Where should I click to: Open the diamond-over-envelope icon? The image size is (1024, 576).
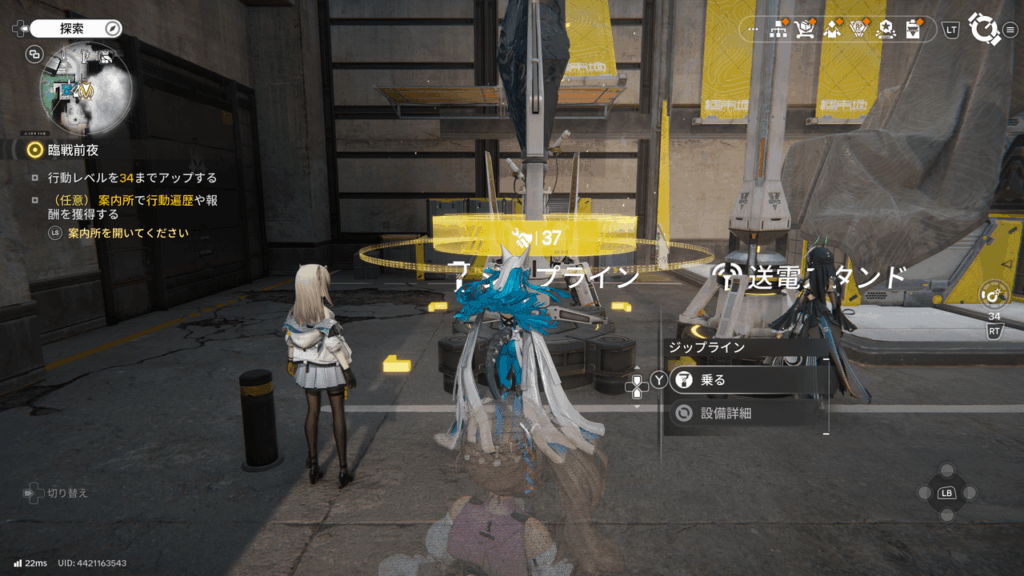point(831,30)
